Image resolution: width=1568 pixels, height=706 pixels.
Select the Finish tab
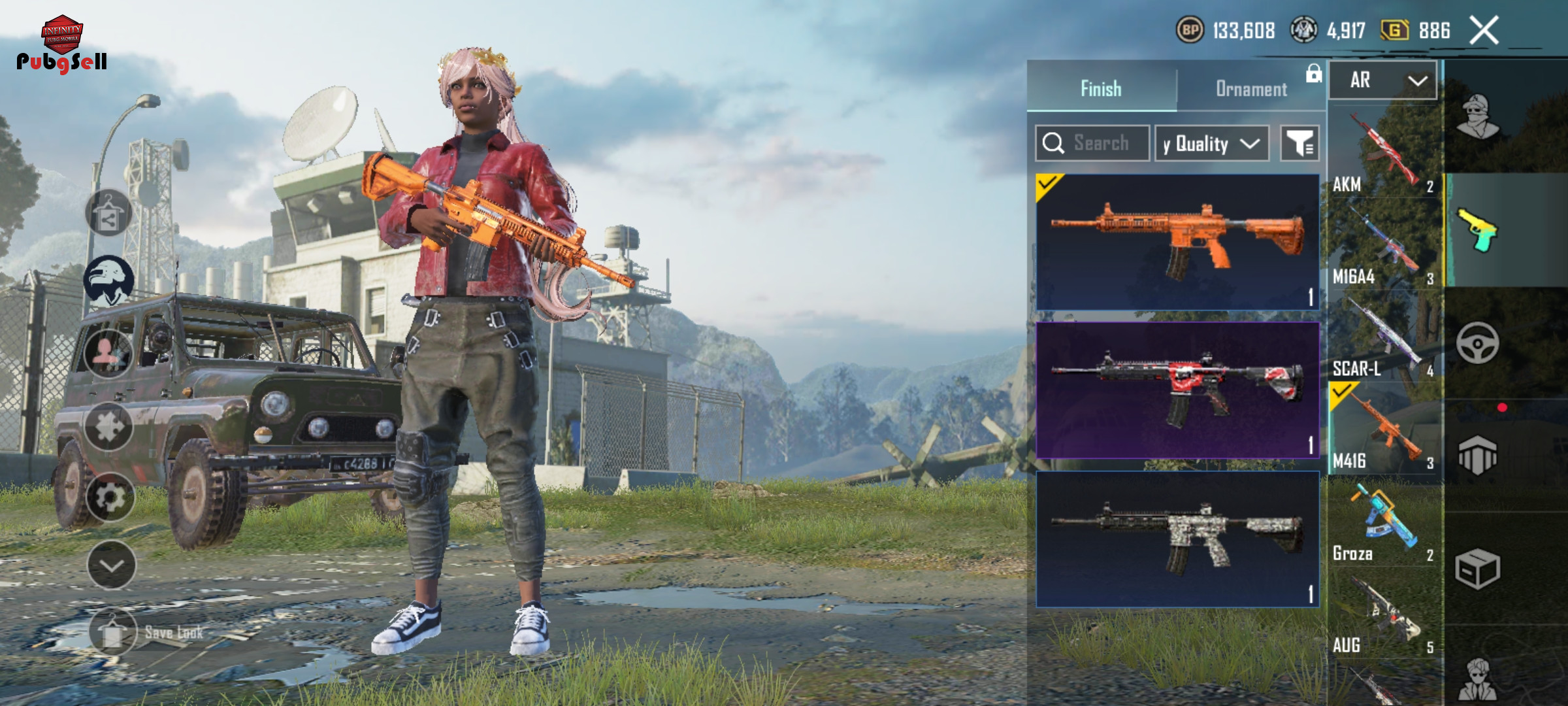[x=1101, y=89]
